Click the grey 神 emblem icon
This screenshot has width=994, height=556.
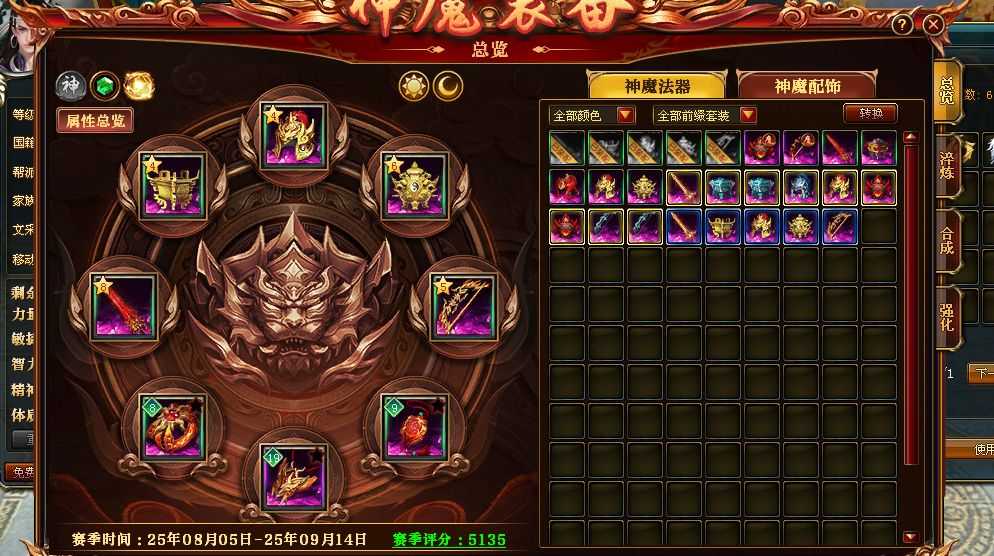tap(70, 87)
